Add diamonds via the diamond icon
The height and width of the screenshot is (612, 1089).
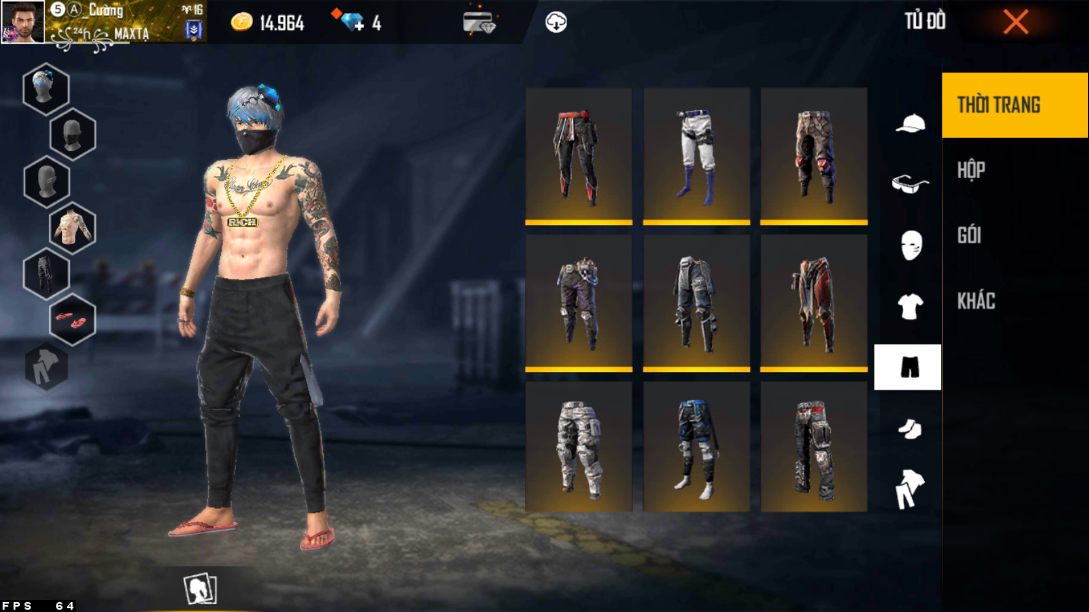coord(353,22)
